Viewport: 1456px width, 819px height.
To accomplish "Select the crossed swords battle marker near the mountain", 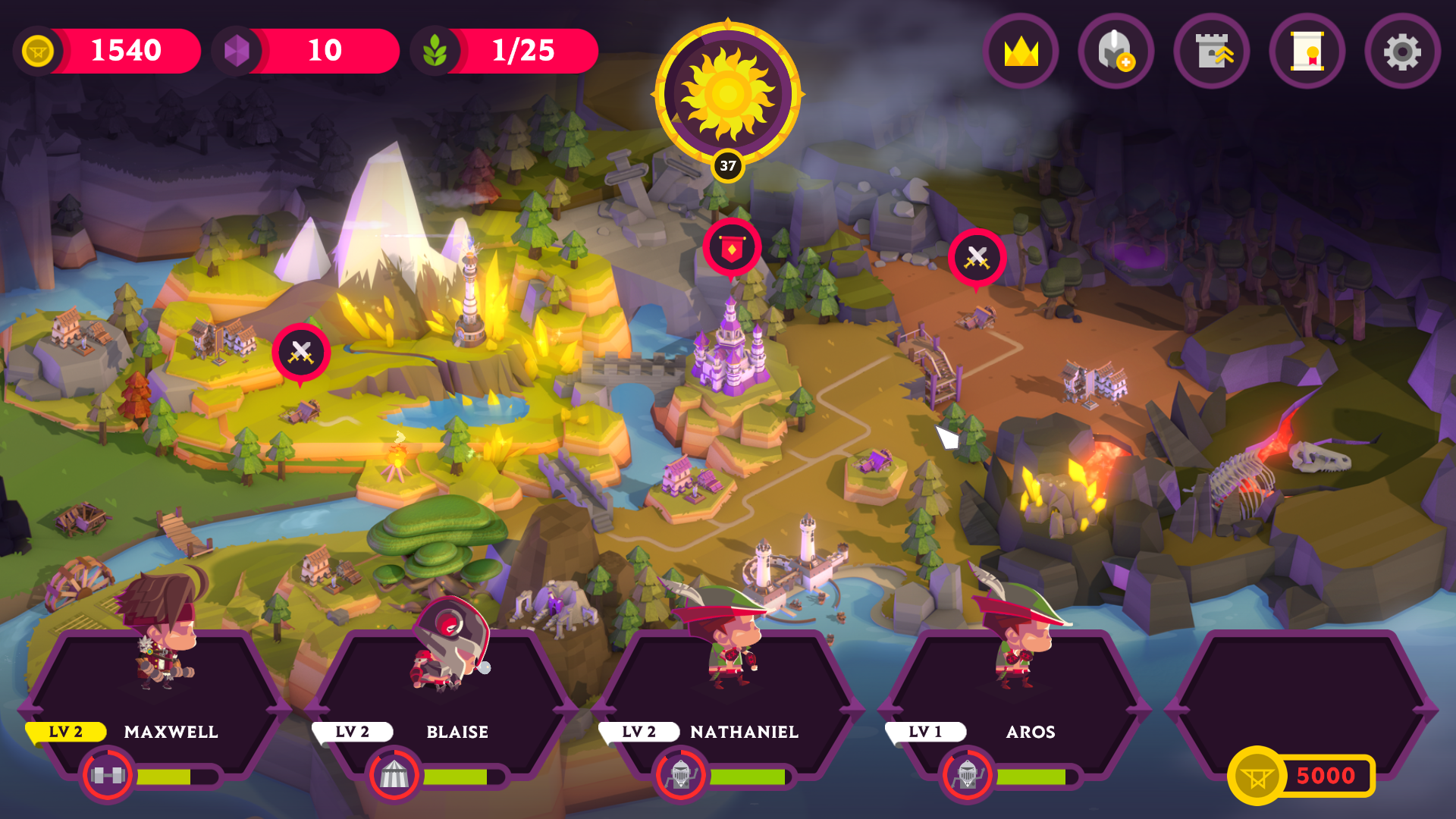I will pos(301,353).
